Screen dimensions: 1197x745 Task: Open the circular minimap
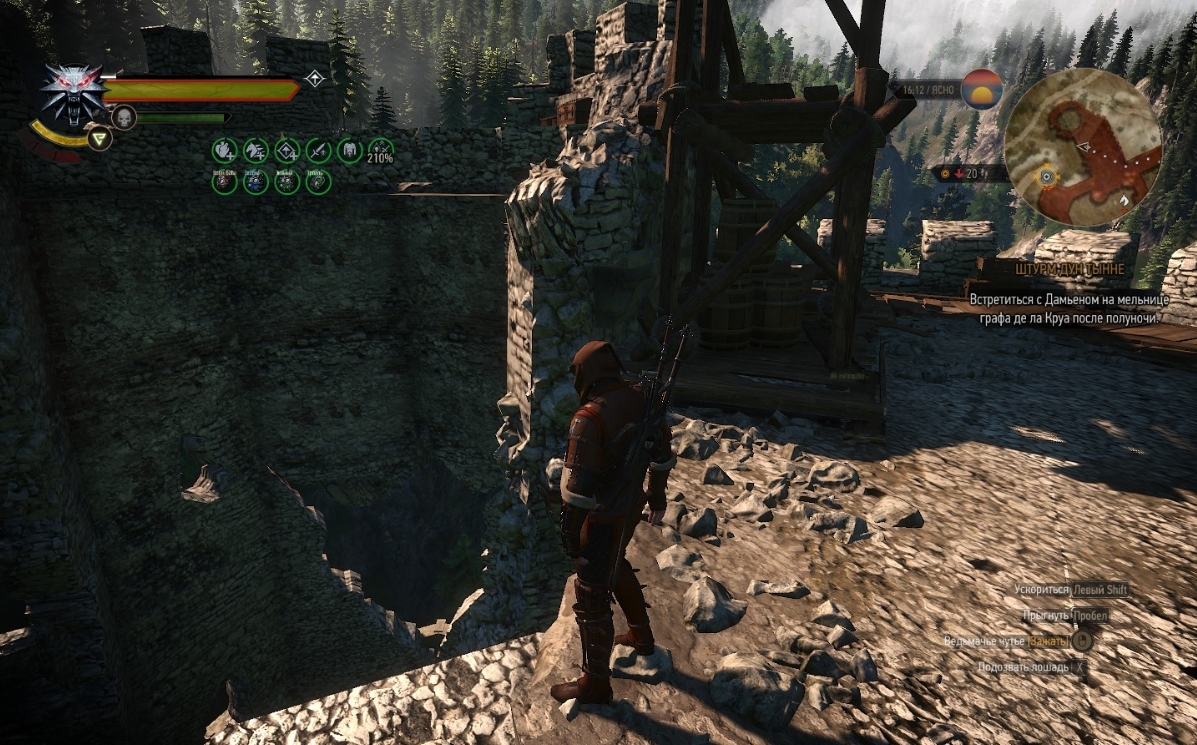point(1082,148)
